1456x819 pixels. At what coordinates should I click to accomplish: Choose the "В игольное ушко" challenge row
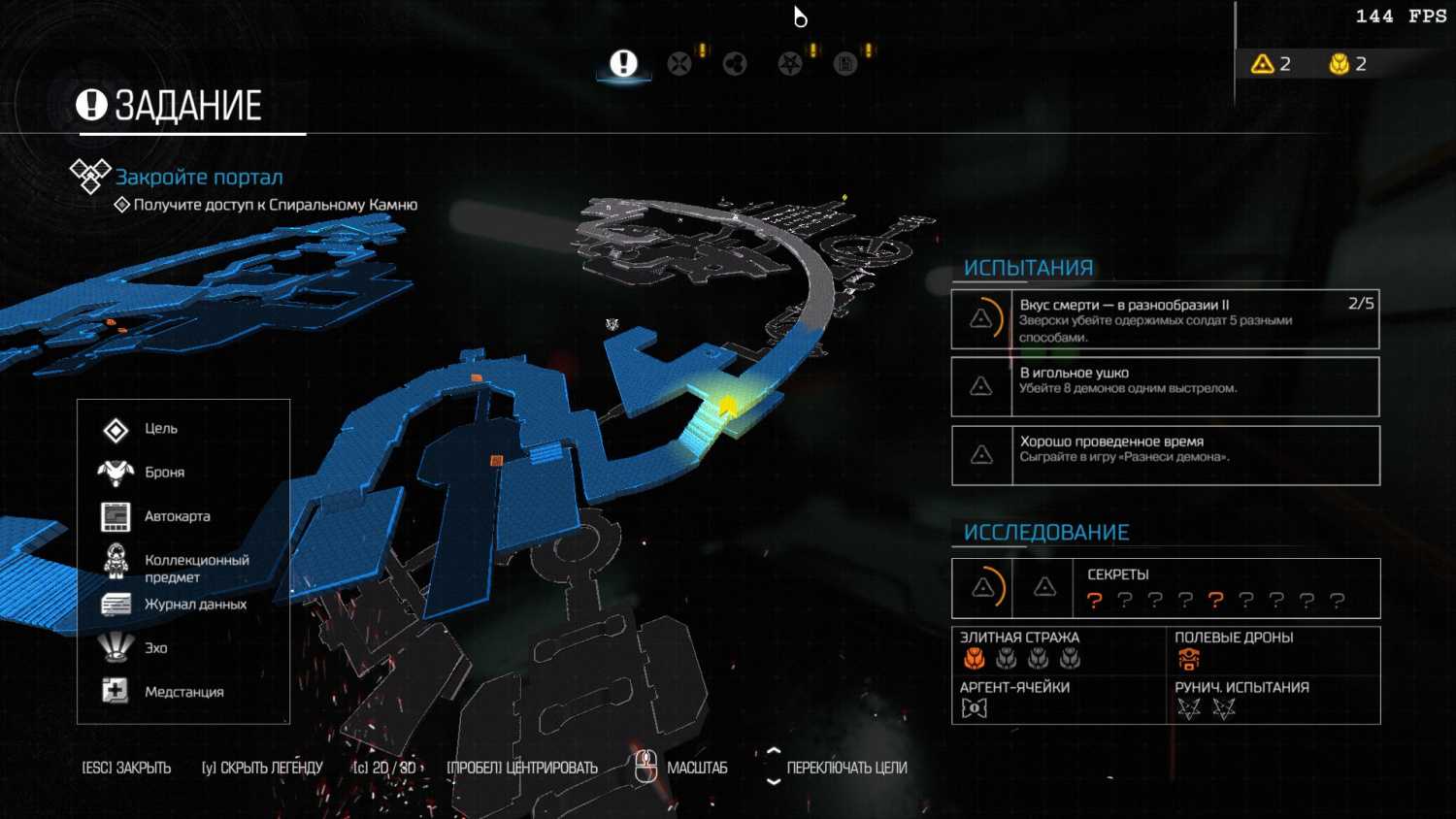pos(1165,386)
